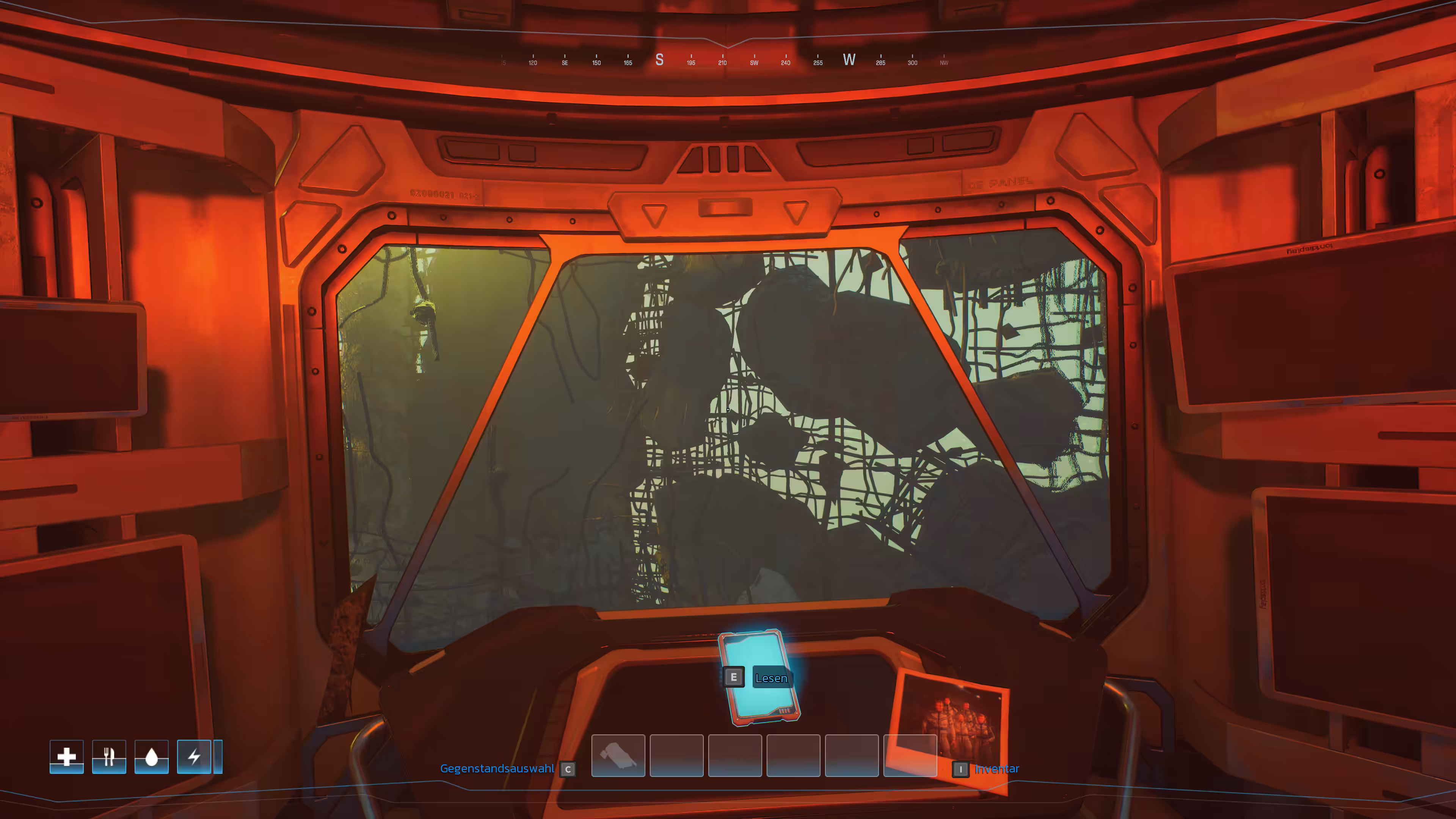Open the Gegenstandsauswahl item selection
Viewport: 1456px width, 819px height.
(497, 769)
